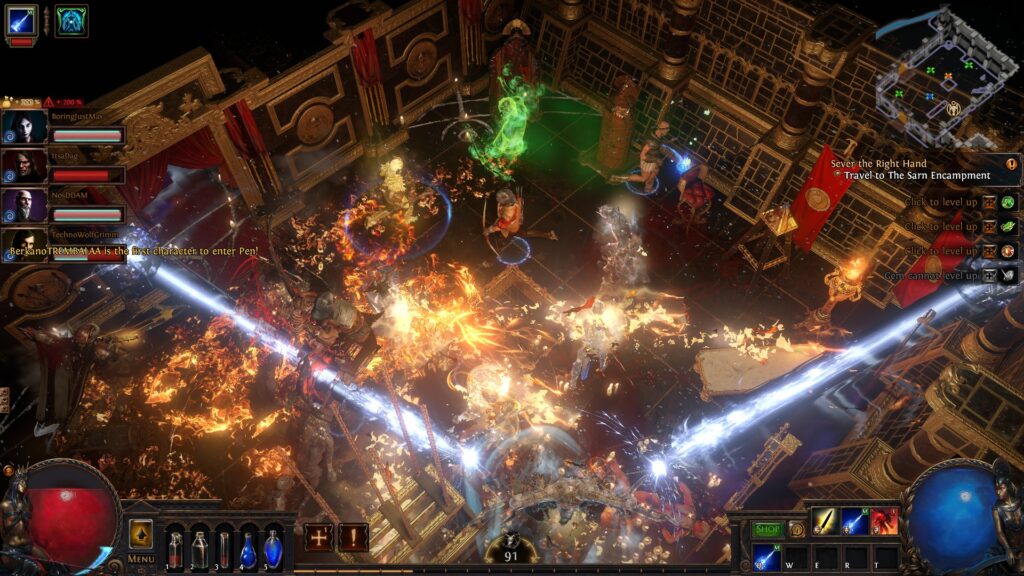Click the plus-sign notification button
The image size is (1024, 576).
click(319, 537)
